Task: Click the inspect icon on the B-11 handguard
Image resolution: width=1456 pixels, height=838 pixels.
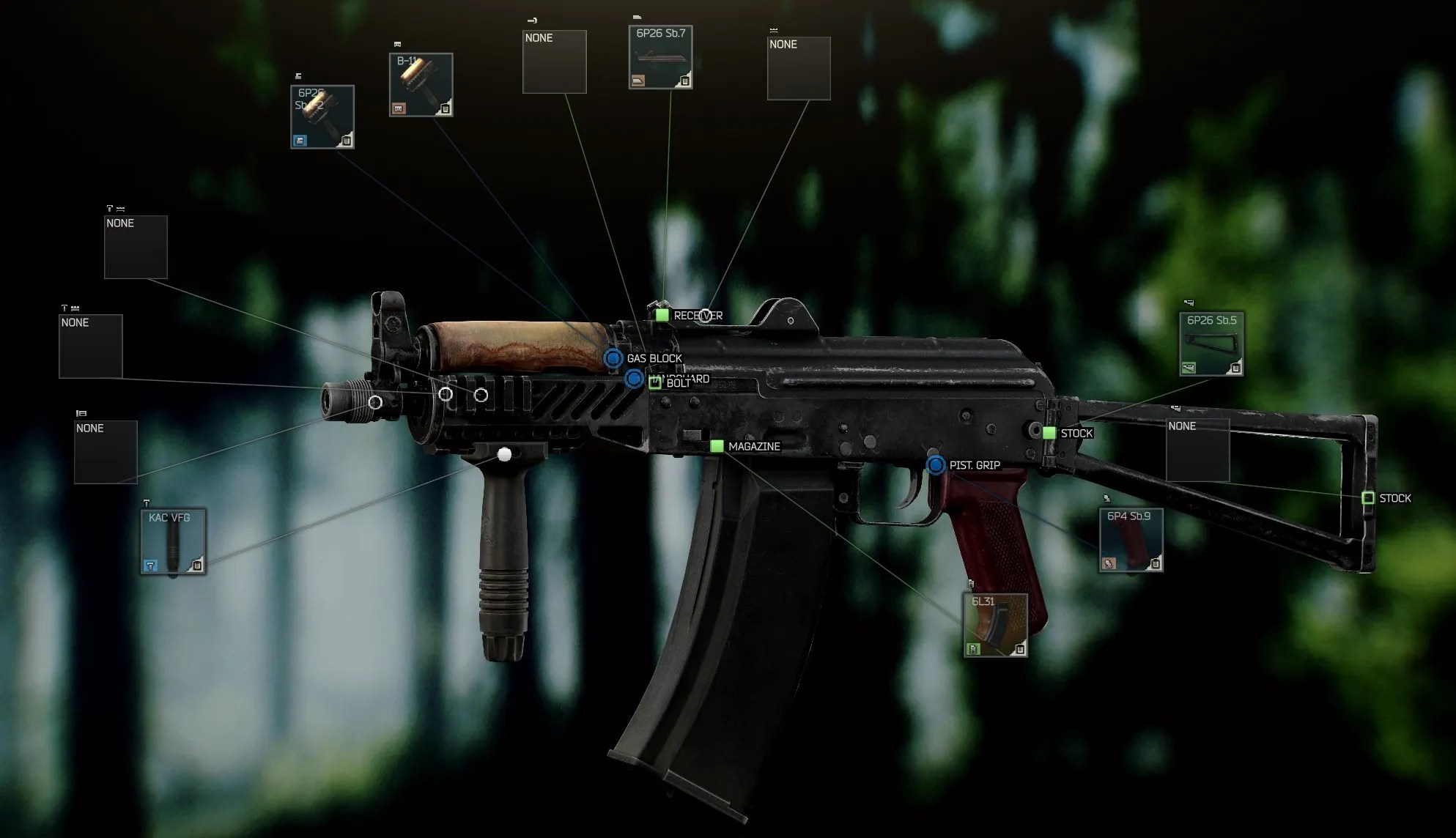Action: (x=445, y=108)
